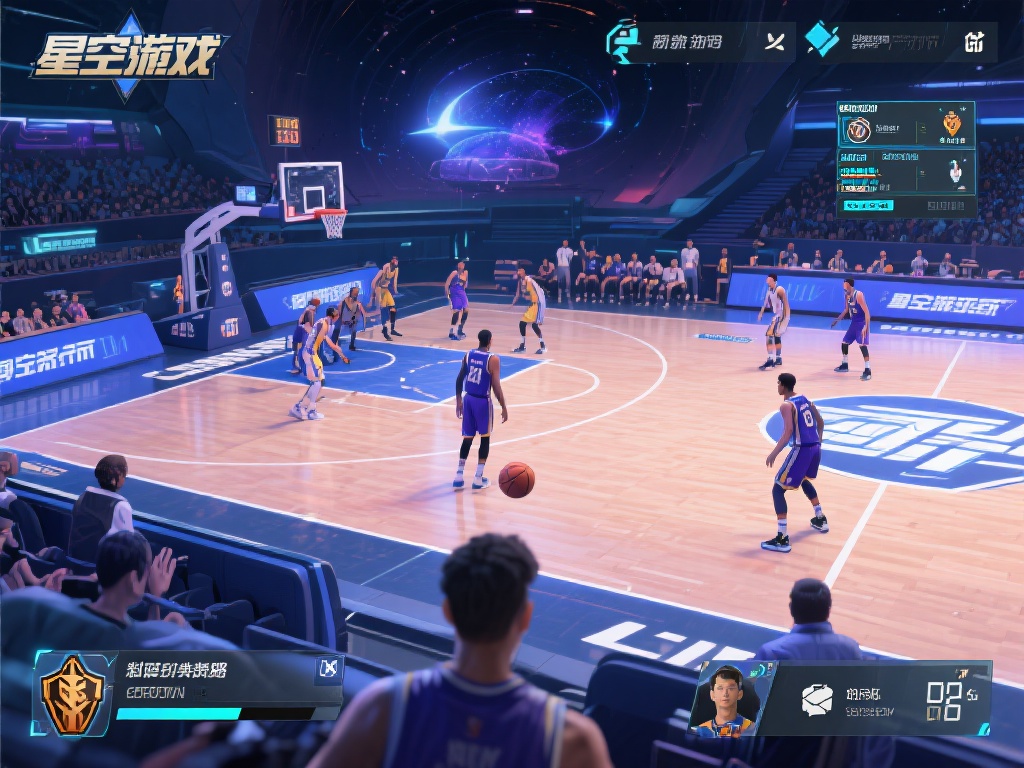
Task: Open the cyan diamond icon in top bar
Action: click(822, 40)
